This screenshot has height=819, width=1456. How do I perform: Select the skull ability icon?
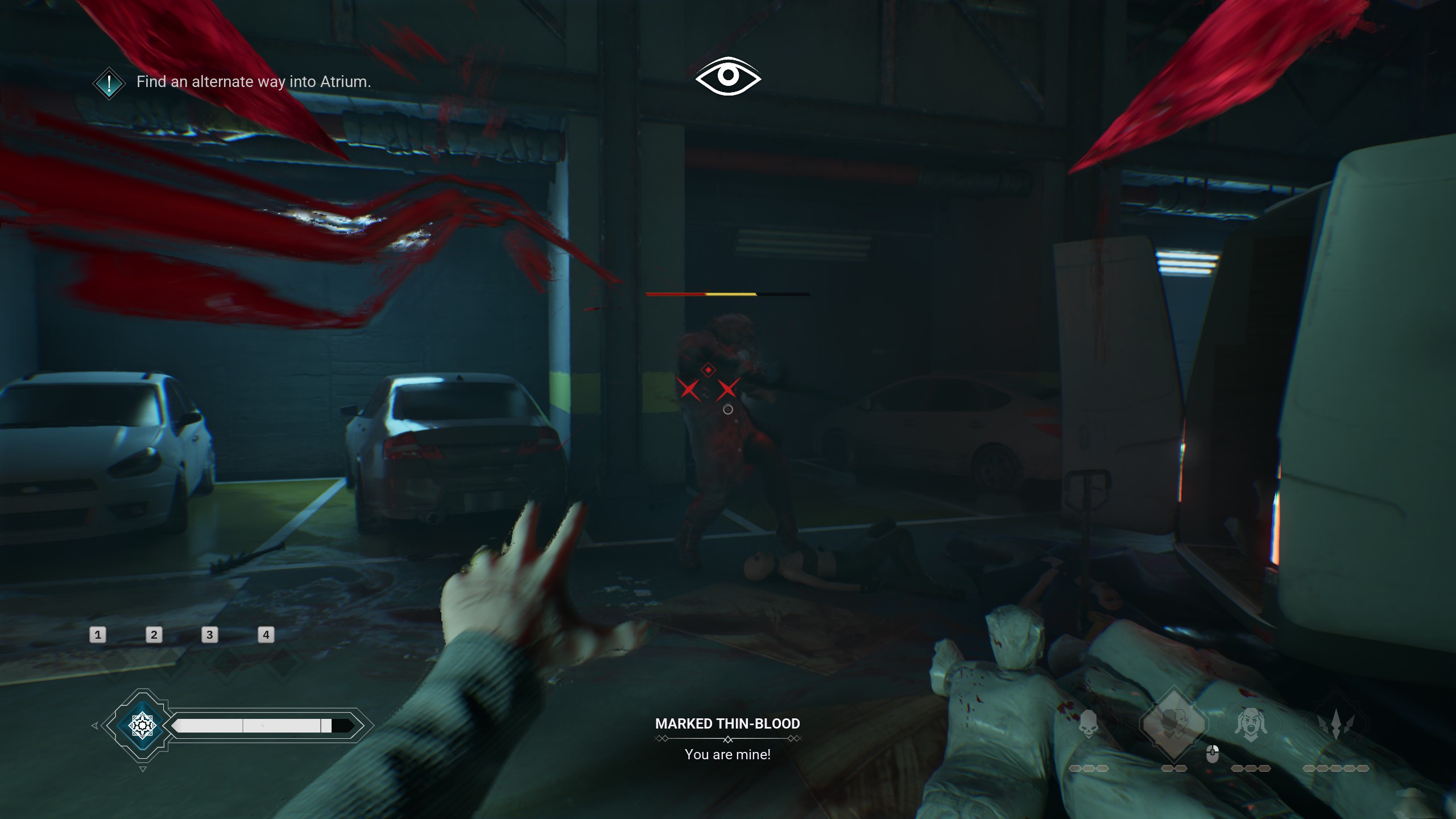click(x=1089, y=723)
